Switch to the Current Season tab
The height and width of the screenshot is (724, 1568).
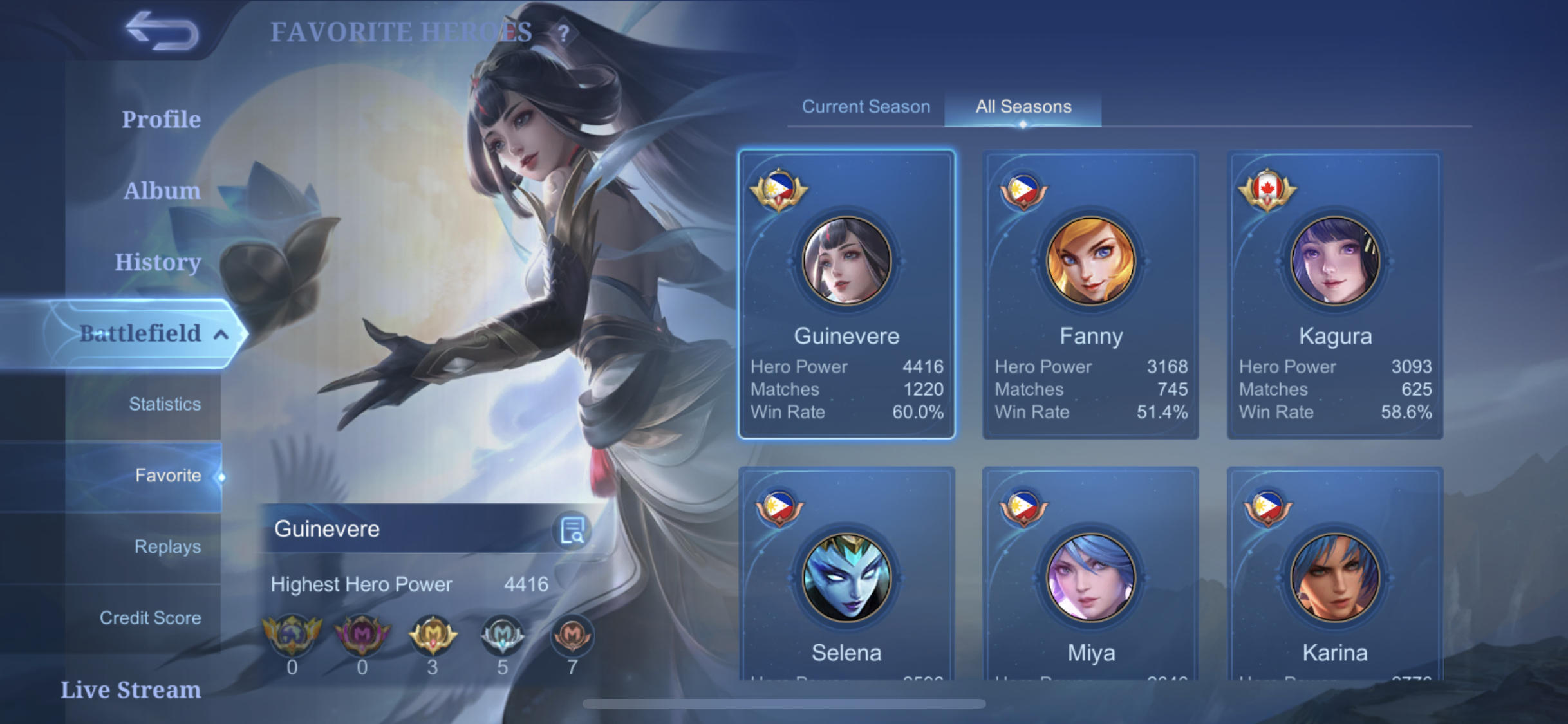(866, 107)
